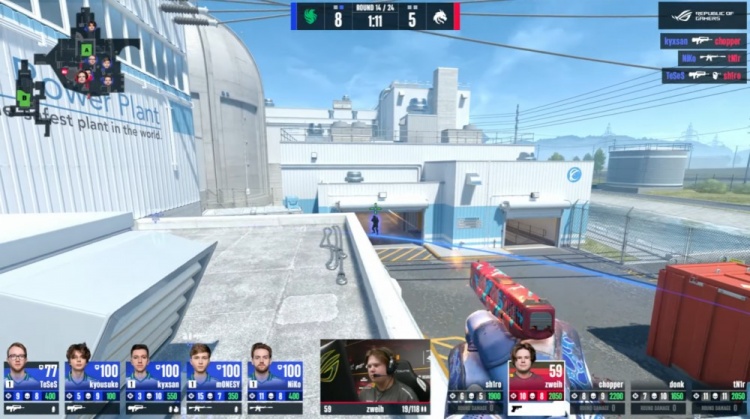Select tN1r's player card

pyautogui.click(x=719, y=395)
